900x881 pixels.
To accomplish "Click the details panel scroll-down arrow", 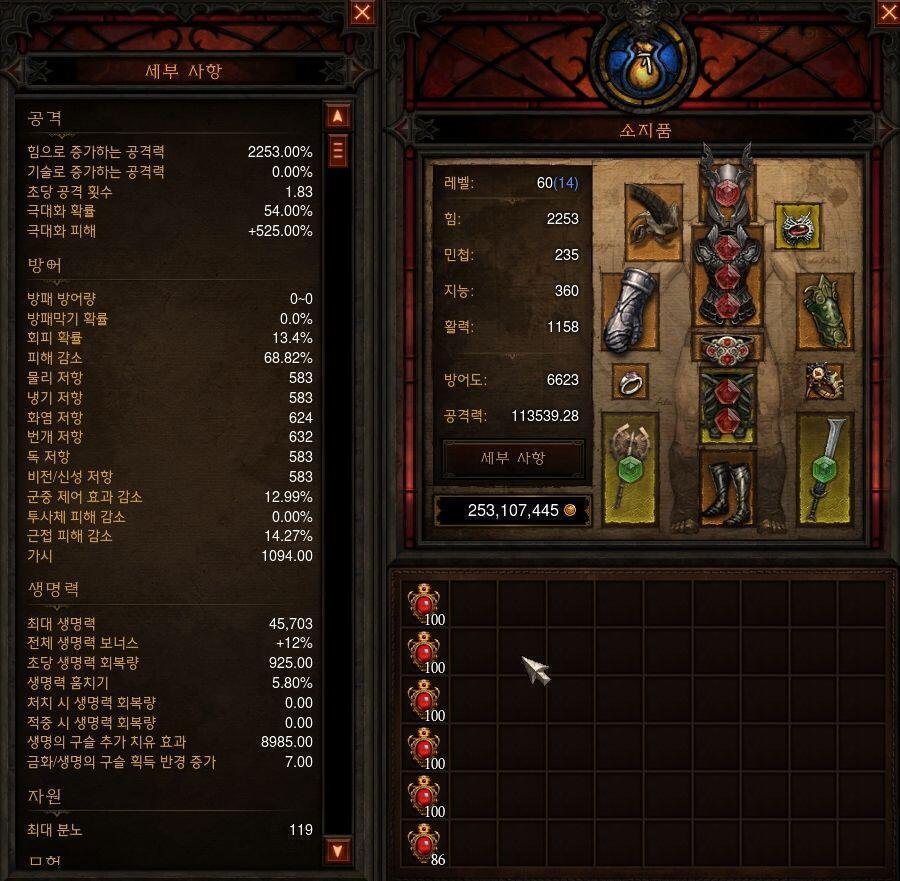I will (338, 851).
